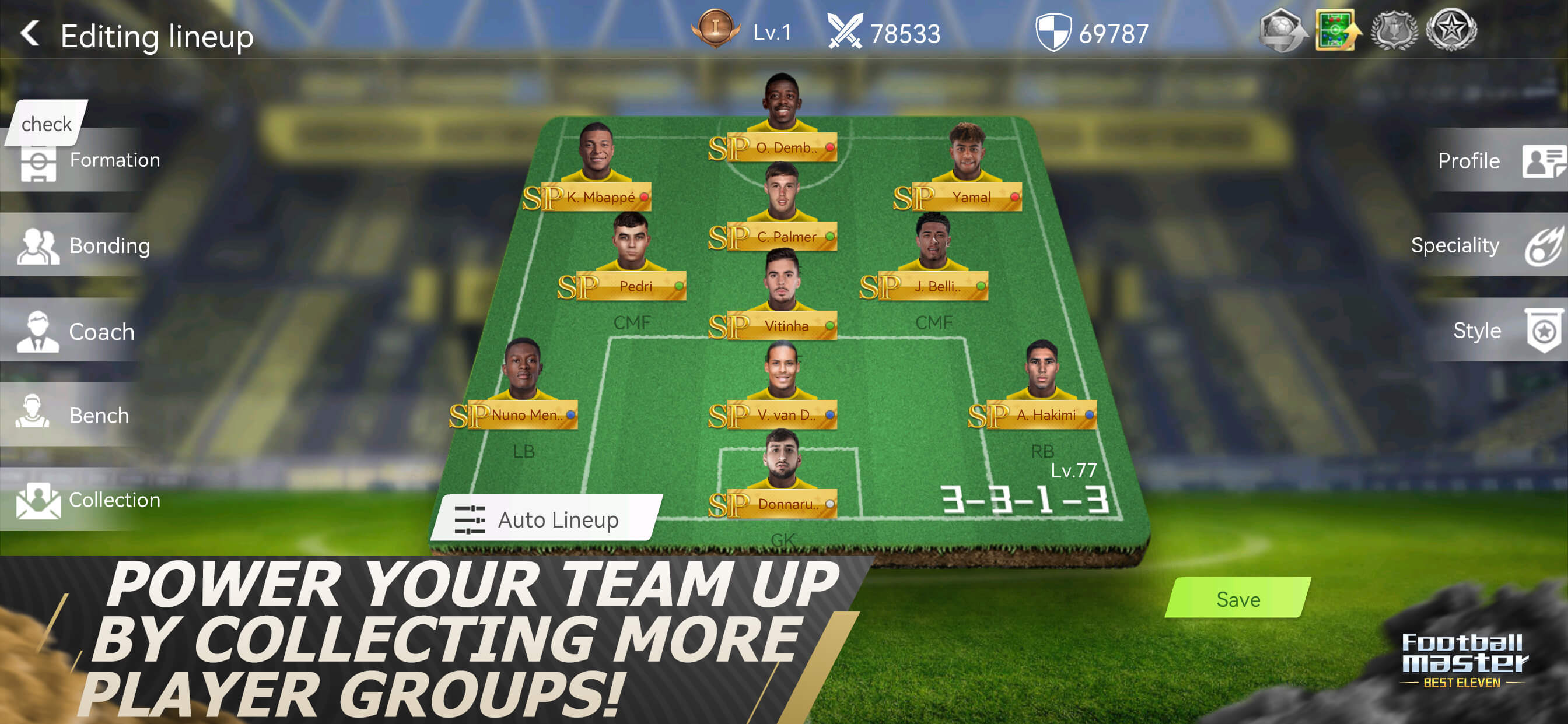Switch to the Speciality panel
The image size is (1568, 724).
point(1455,246)
